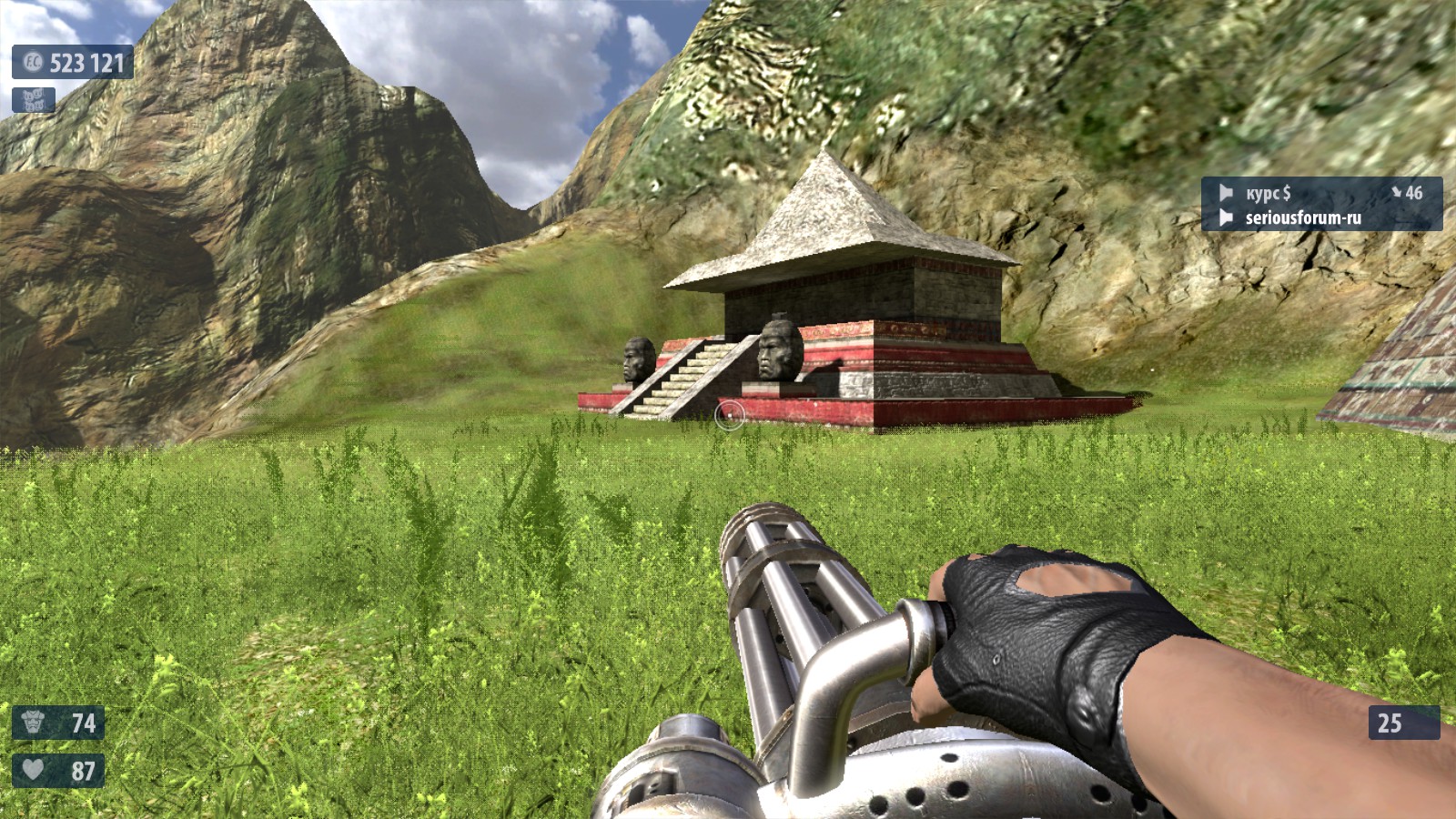Viewport: 1456px width, 819px height.
Task: Select the player row "seriousforum-ru"
Action: pyautogui.click(x=1320, y=217)
